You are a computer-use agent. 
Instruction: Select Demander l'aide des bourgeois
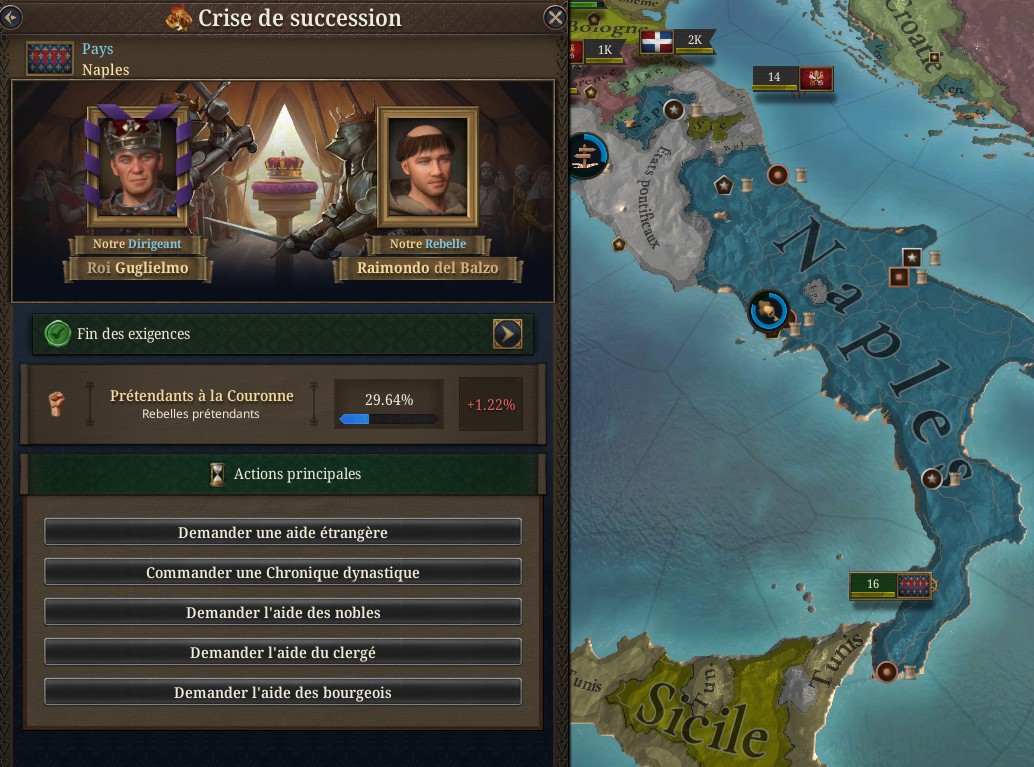tap(283, 692)
